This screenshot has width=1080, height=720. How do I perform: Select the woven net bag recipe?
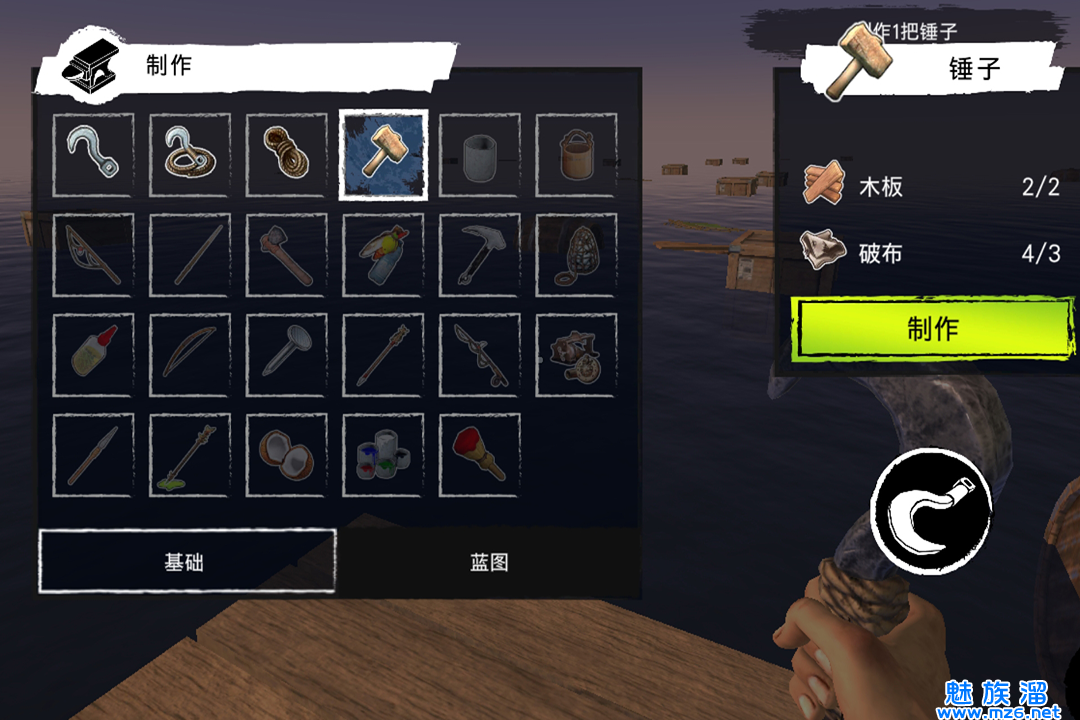[x=576, y=255]
